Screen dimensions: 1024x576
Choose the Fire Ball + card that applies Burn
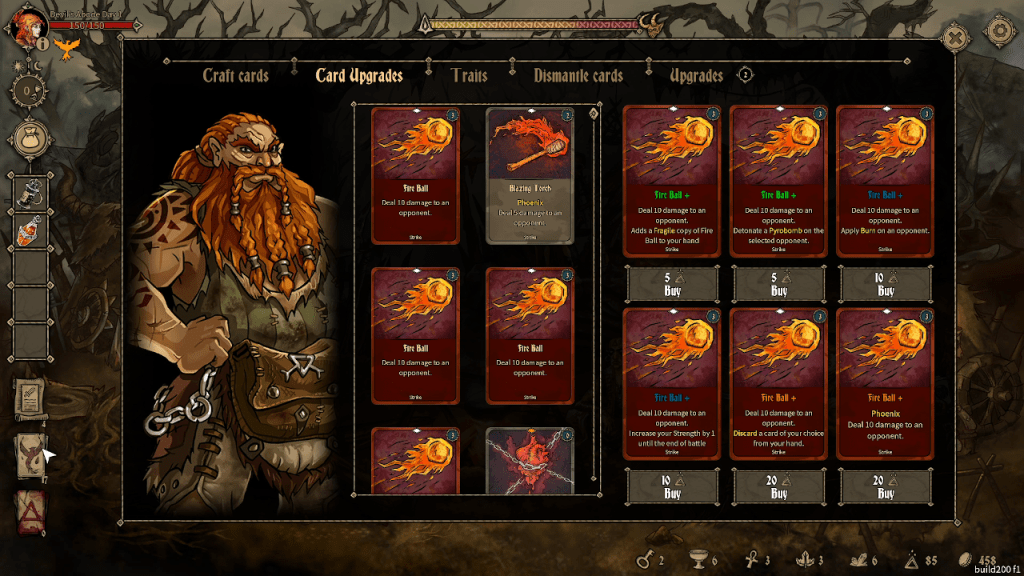pos(885,182)
